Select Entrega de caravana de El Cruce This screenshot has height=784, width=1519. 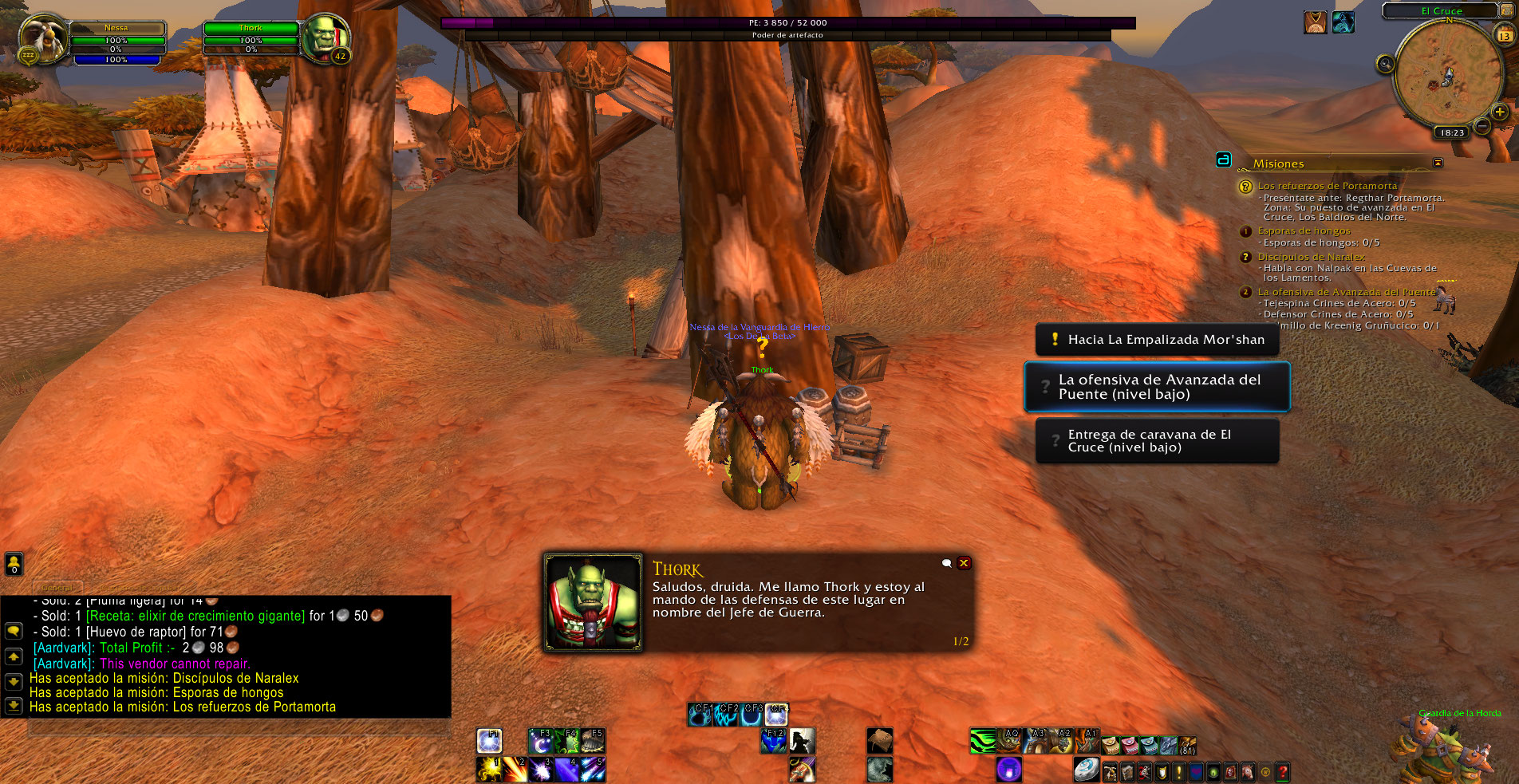pyautogui.click(x=1157, y=441)
